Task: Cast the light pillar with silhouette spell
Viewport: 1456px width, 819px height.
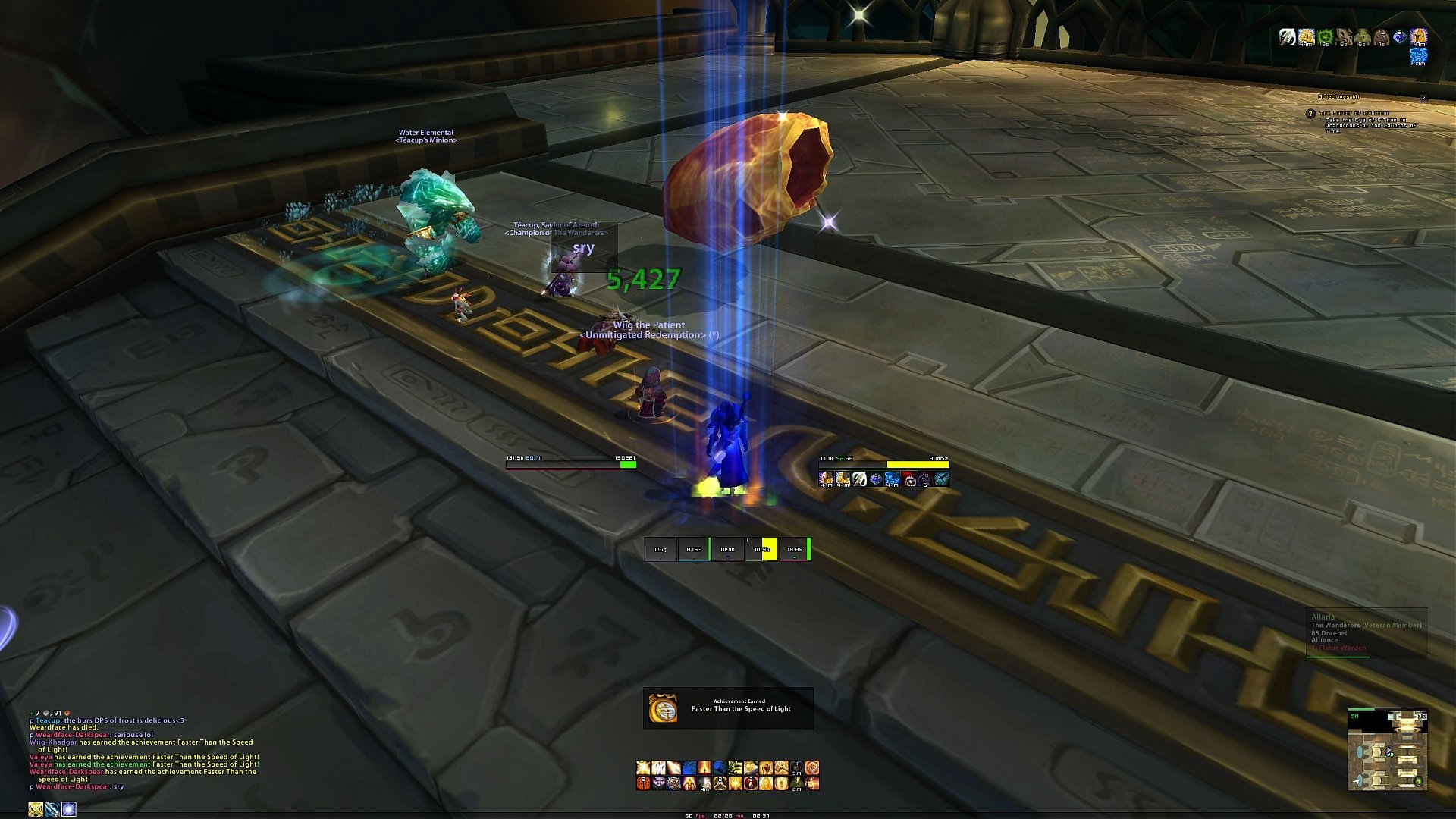Action: click(704, 768)
